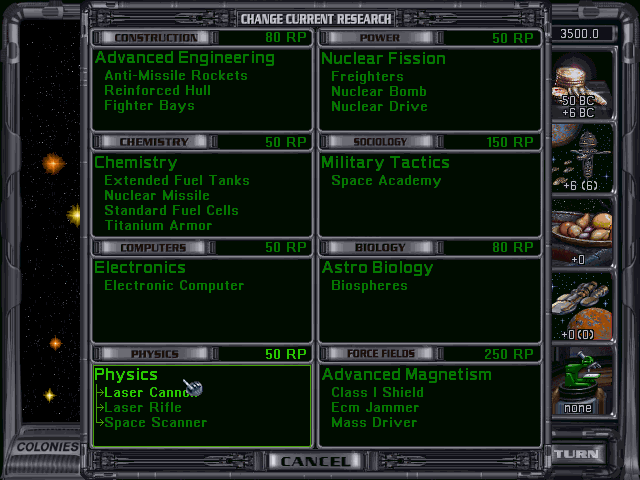The image size is (640, 480).
Task: Choose the Biospheres entry
Action: pos(369,285)
